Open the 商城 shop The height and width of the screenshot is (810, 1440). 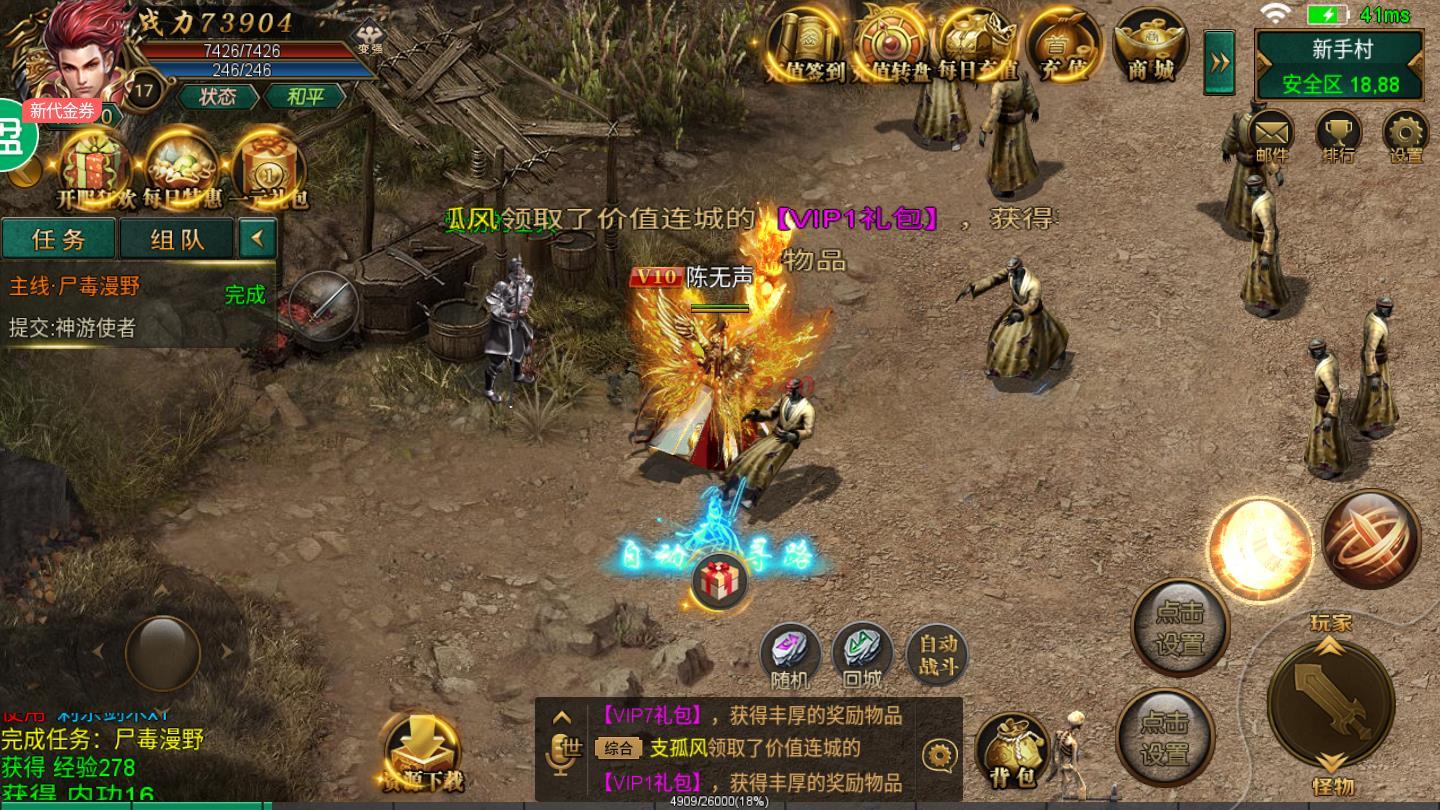tap(1150, 46)
